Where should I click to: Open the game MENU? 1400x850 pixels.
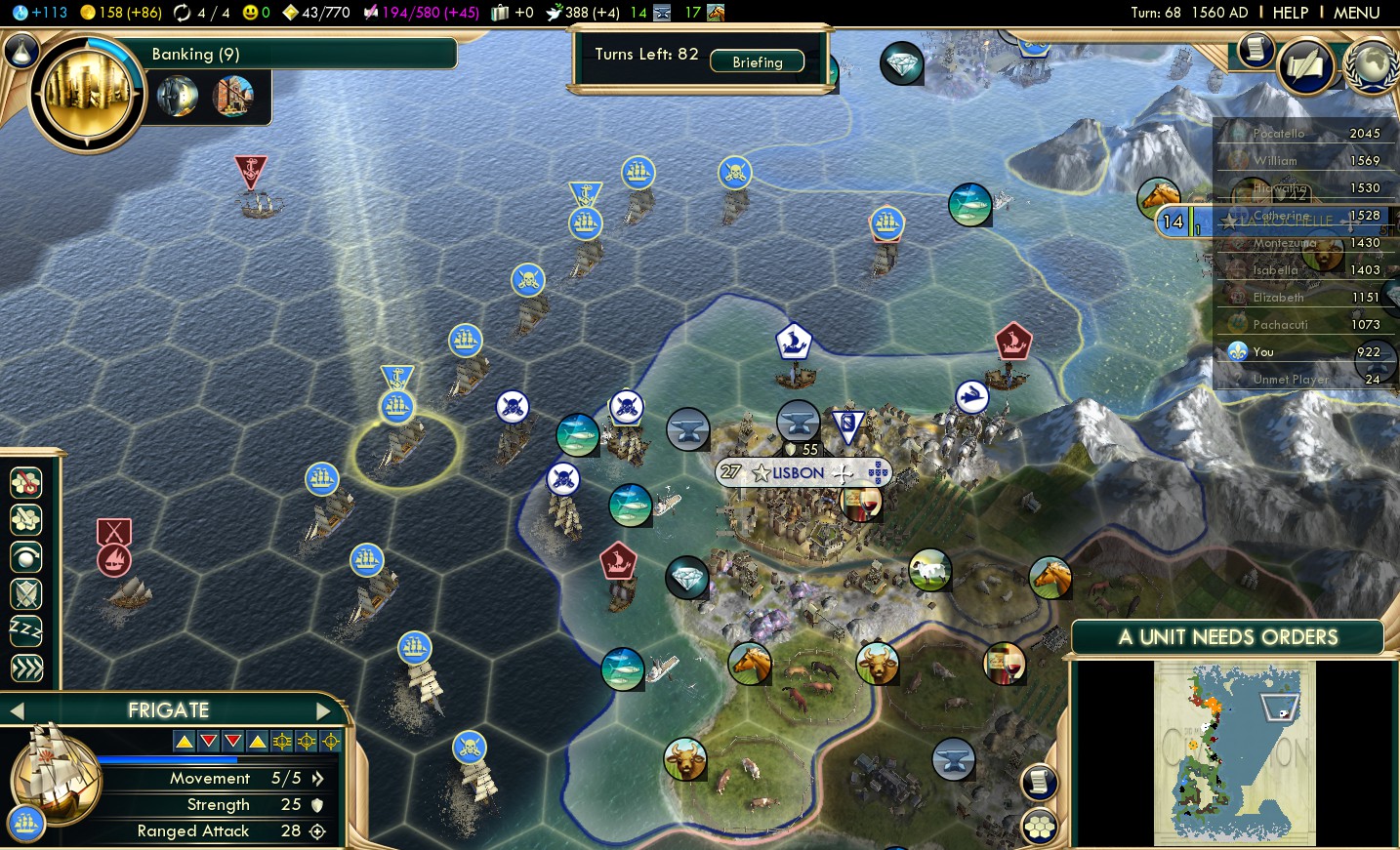1356,13
